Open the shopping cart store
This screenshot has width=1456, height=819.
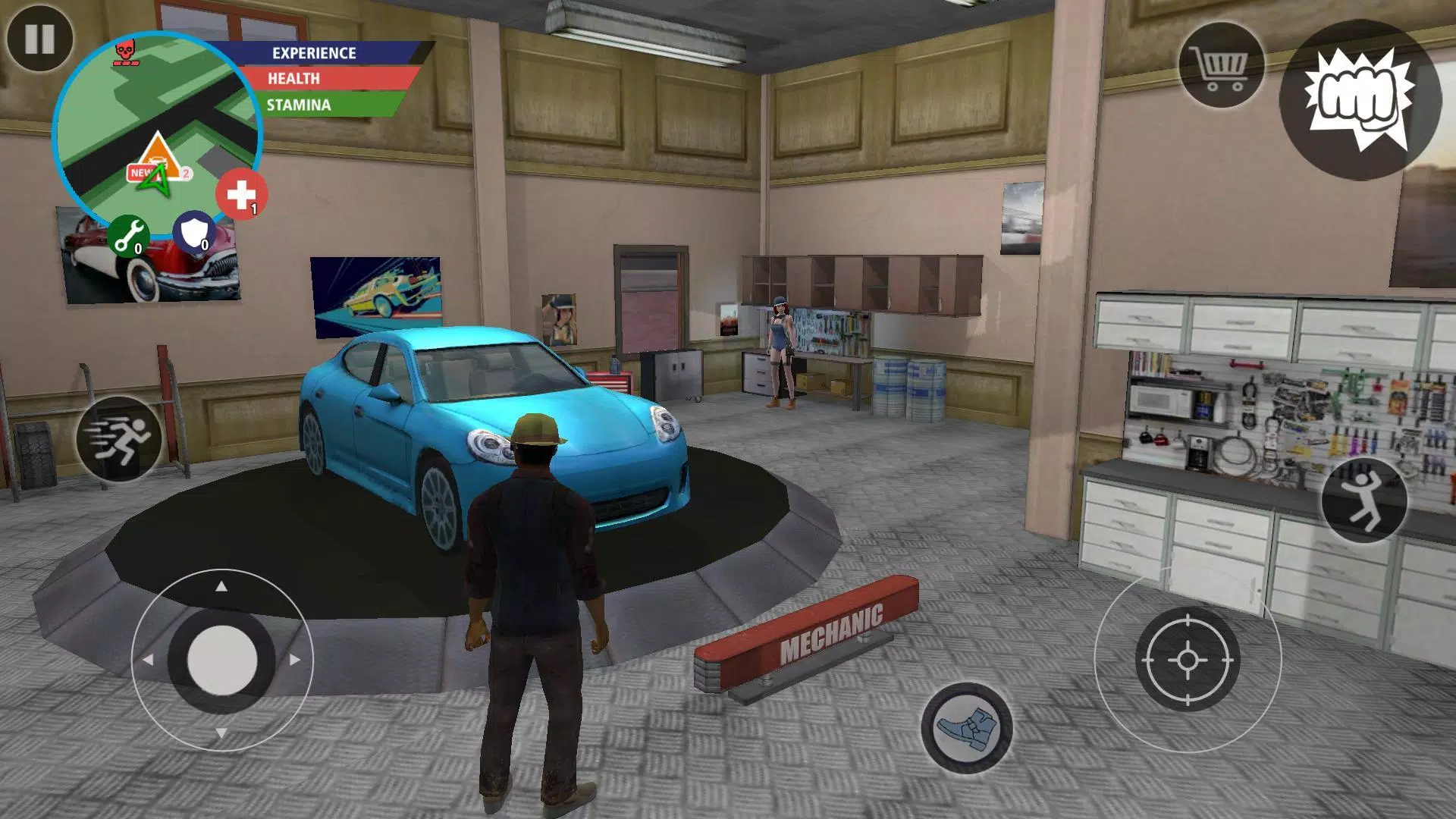click(x=1220, y=66)
